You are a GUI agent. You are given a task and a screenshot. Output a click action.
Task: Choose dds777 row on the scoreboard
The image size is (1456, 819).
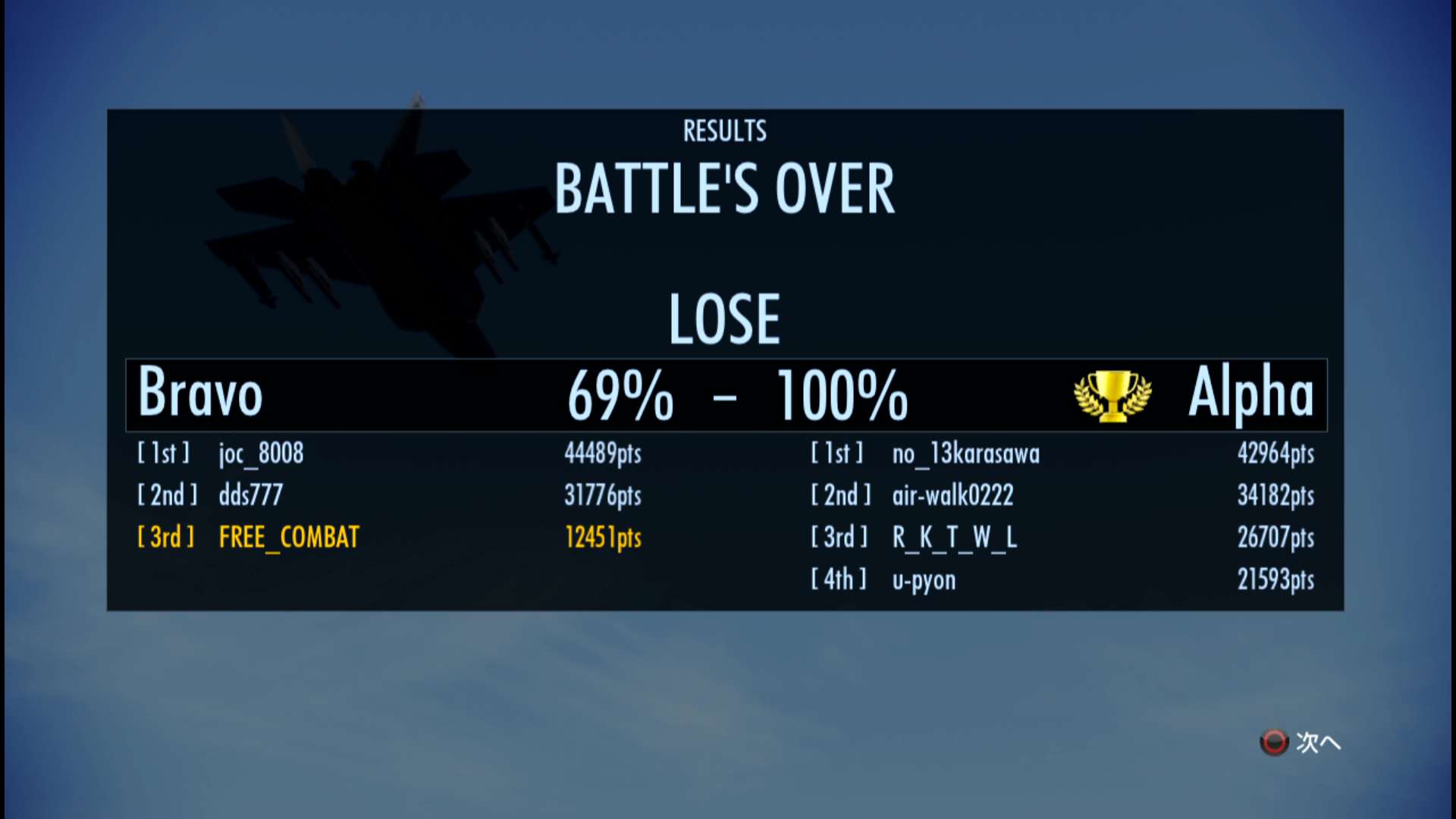coord(250,495)
